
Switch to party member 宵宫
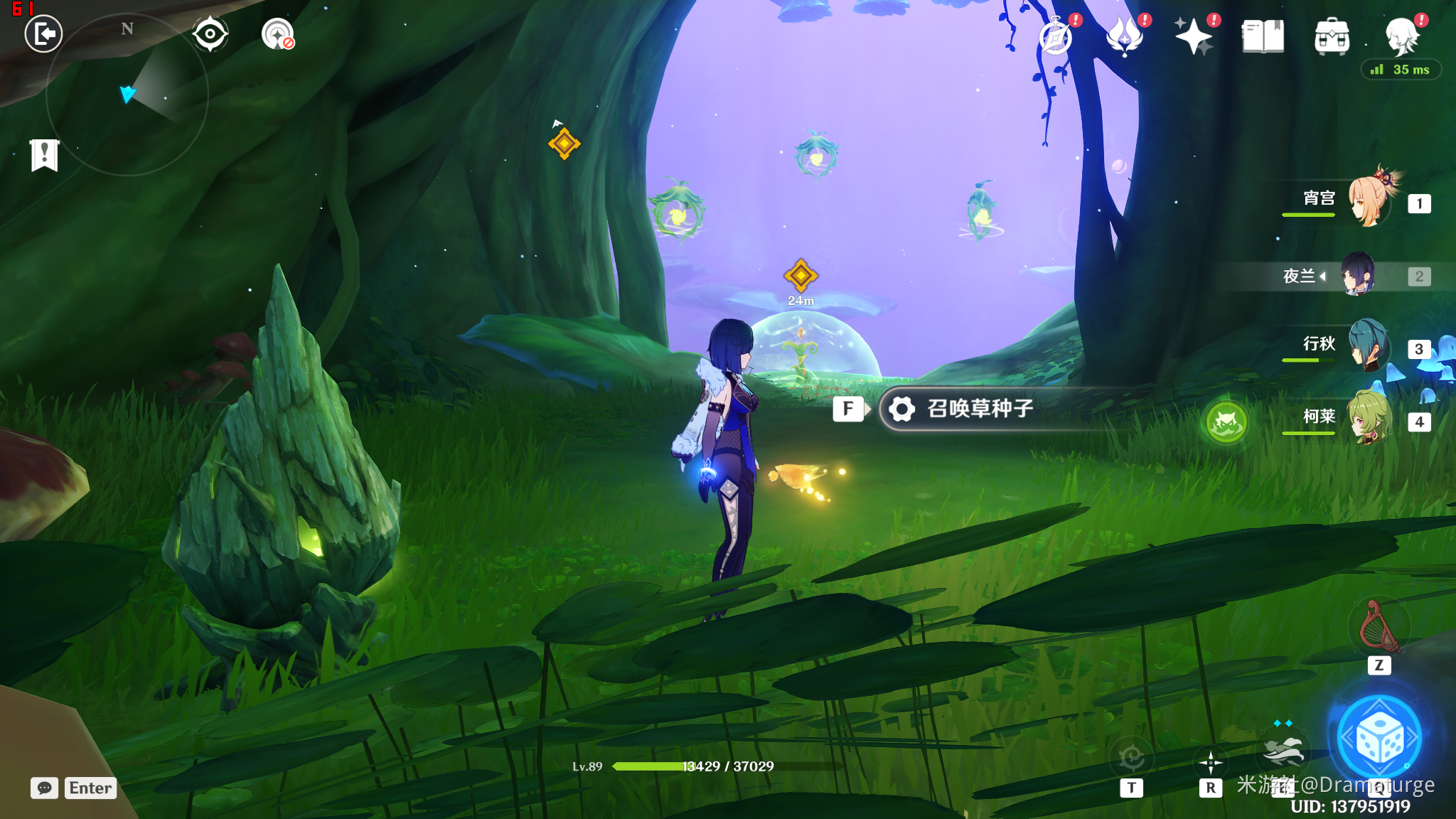pos(1369,201)
